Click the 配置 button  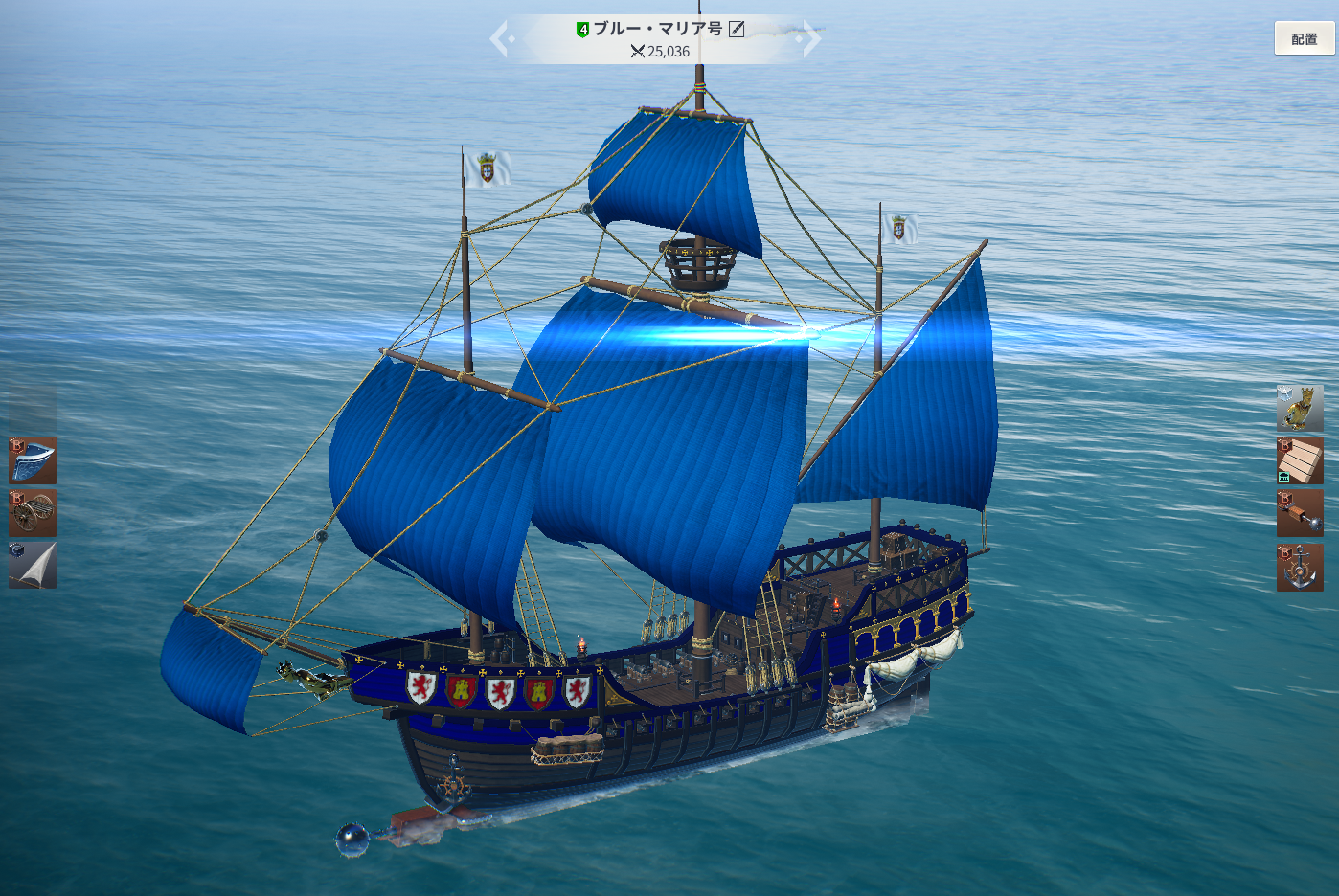1304,39
